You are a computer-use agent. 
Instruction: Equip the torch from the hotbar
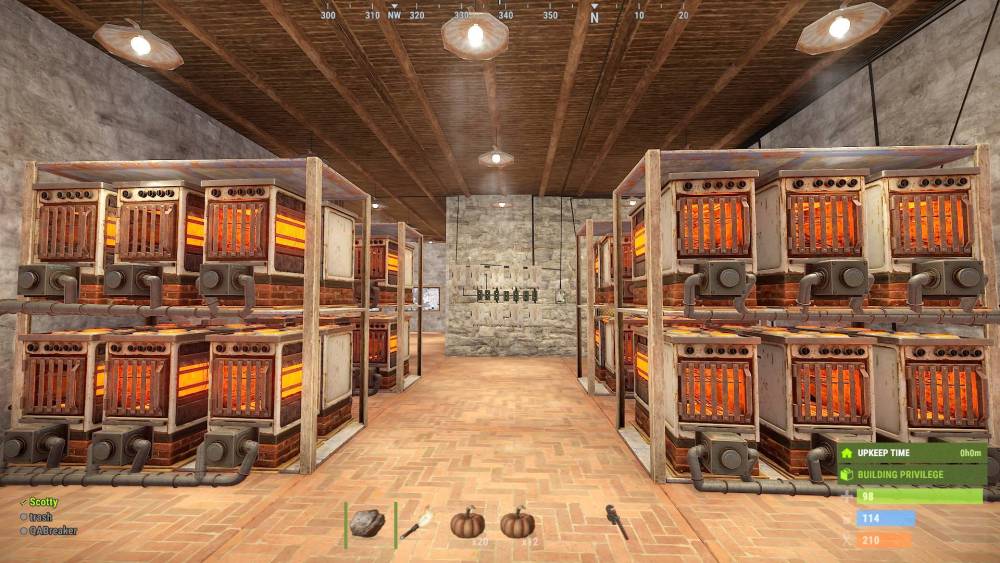coord(417,523)
